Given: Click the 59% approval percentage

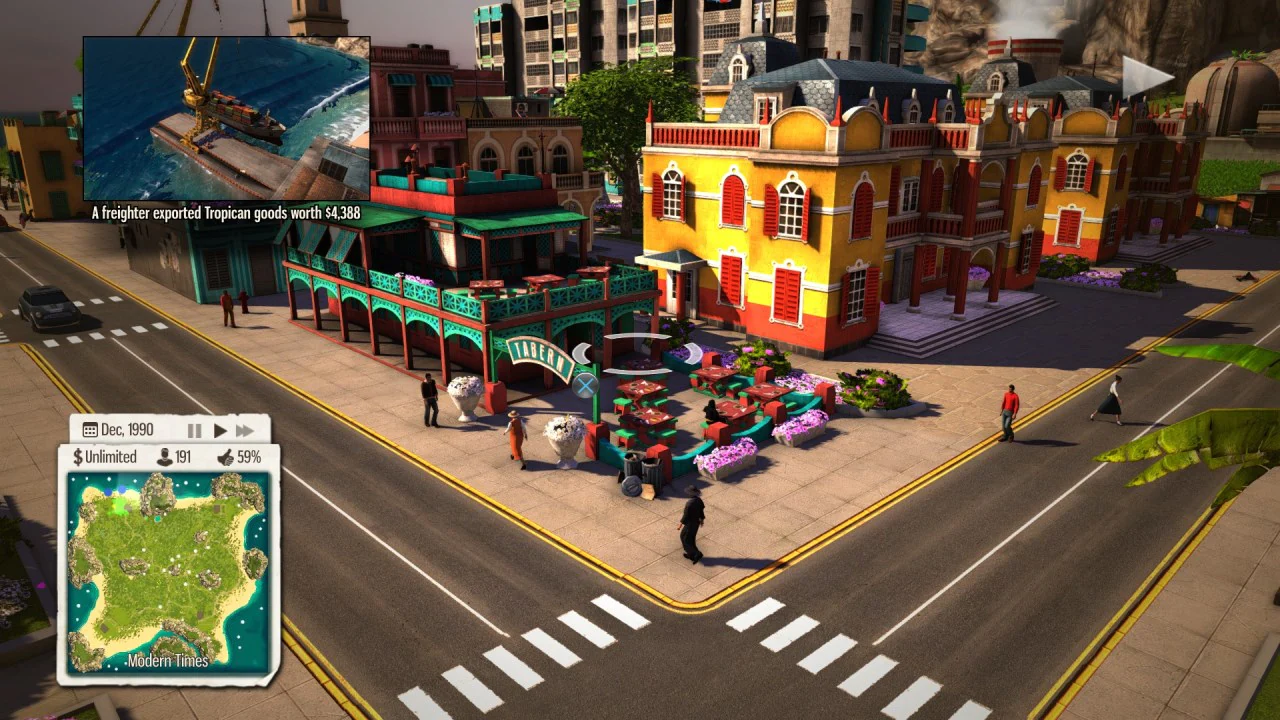Looking at the screenshot, I should click(x=250, y=457).
